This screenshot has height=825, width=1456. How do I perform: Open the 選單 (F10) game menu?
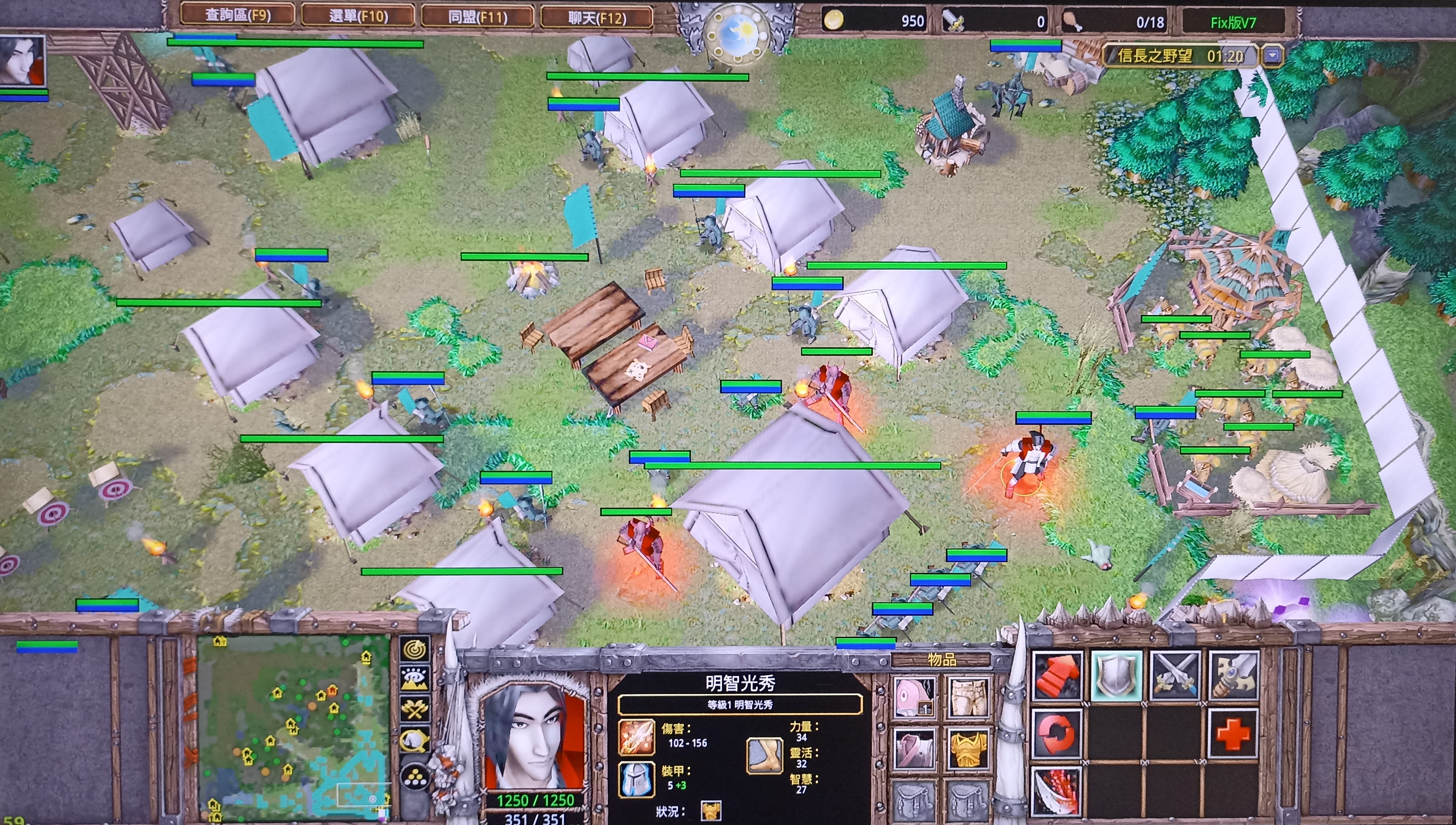[358, 16]
